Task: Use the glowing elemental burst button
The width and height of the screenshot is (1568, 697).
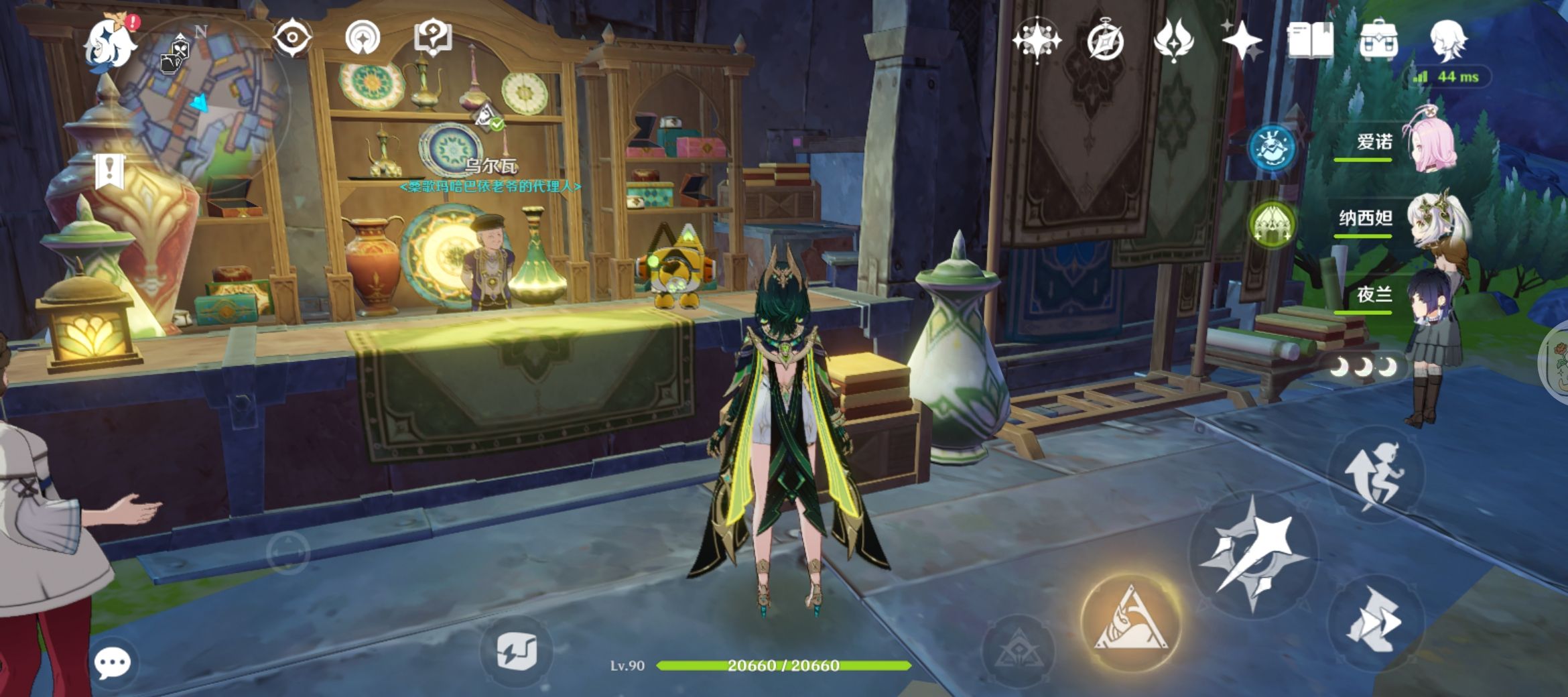Action: coord(1130,623)
